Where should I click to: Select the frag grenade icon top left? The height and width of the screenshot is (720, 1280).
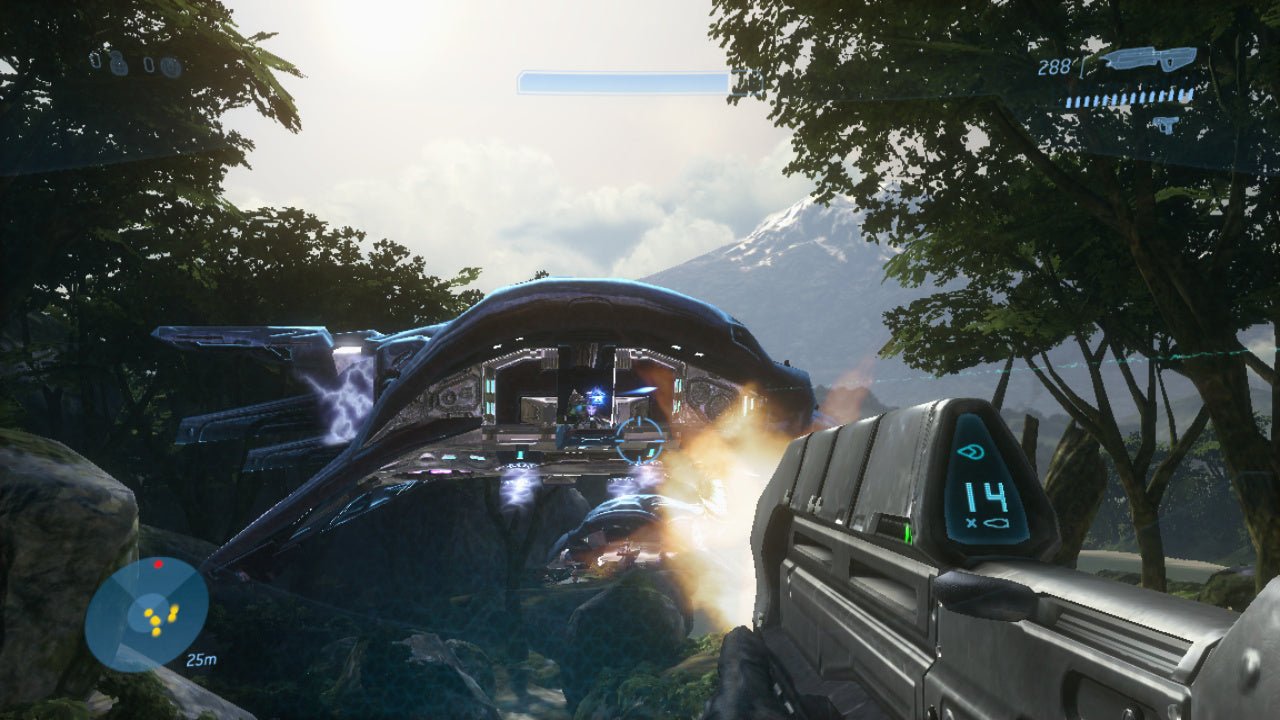pos(96,61)
